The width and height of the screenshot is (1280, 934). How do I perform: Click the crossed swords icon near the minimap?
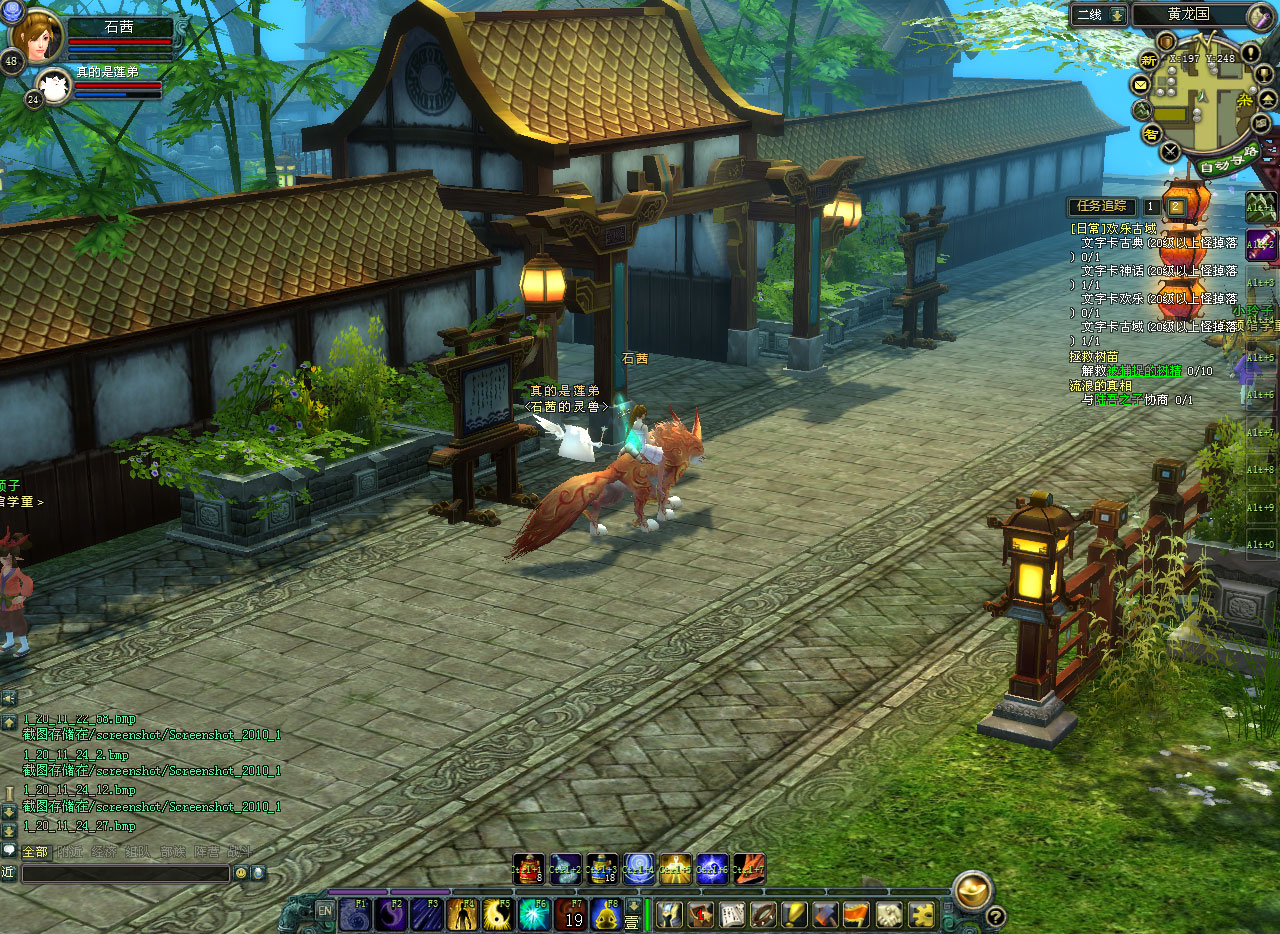1170,152
